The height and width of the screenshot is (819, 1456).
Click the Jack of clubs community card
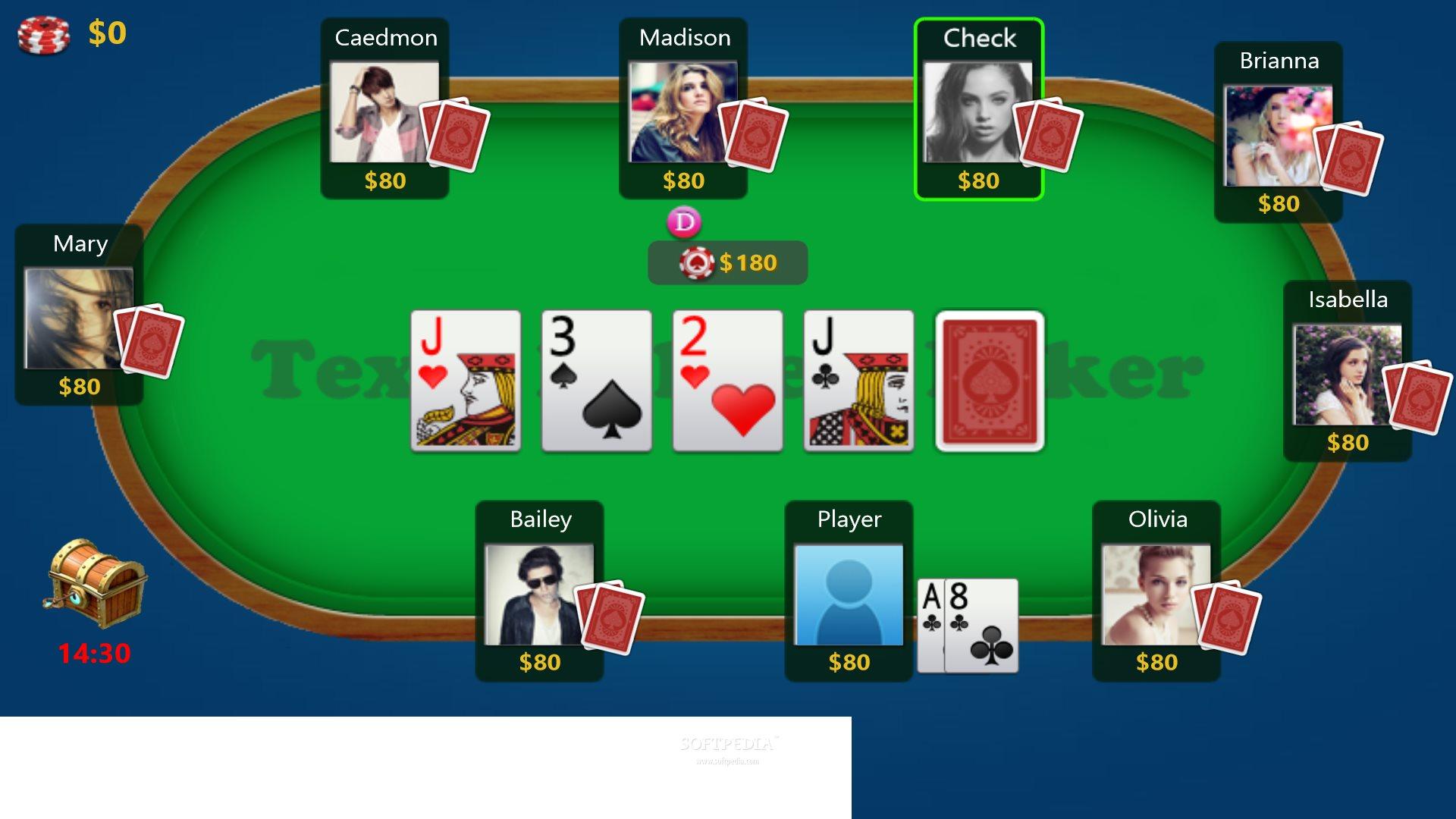click(x=858, y=381)
